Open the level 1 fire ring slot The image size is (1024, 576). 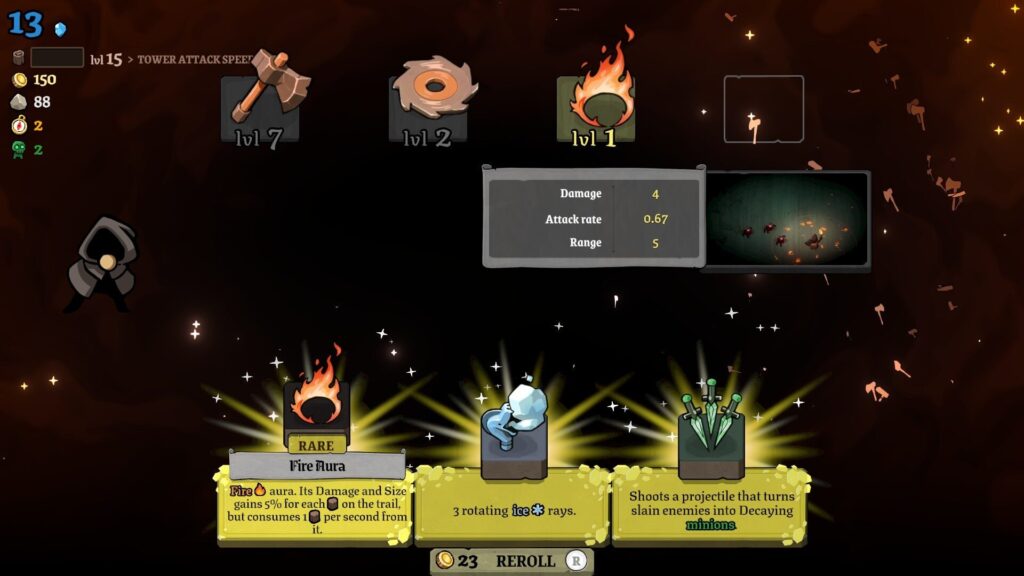click(x=596, y=107)
